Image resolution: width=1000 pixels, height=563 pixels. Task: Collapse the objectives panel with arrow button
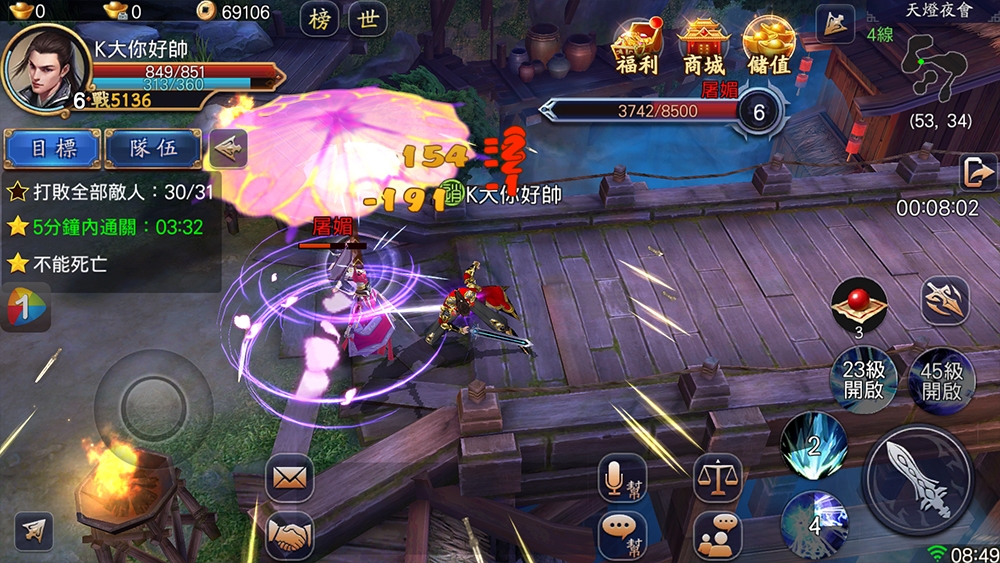(x=228, y=149)
